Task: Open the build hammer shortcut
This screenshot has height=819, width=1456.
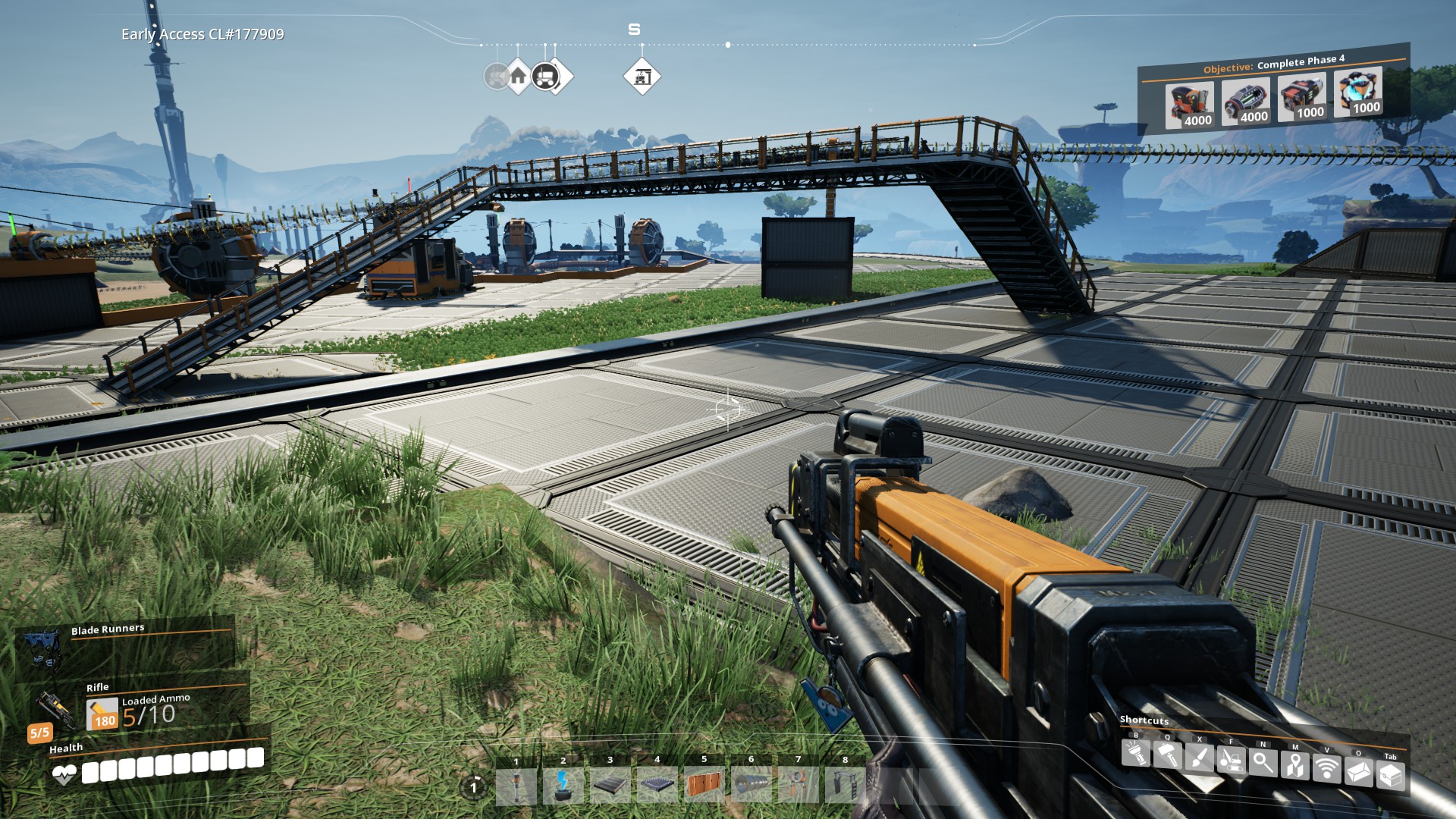Action: coord(1167,756)
